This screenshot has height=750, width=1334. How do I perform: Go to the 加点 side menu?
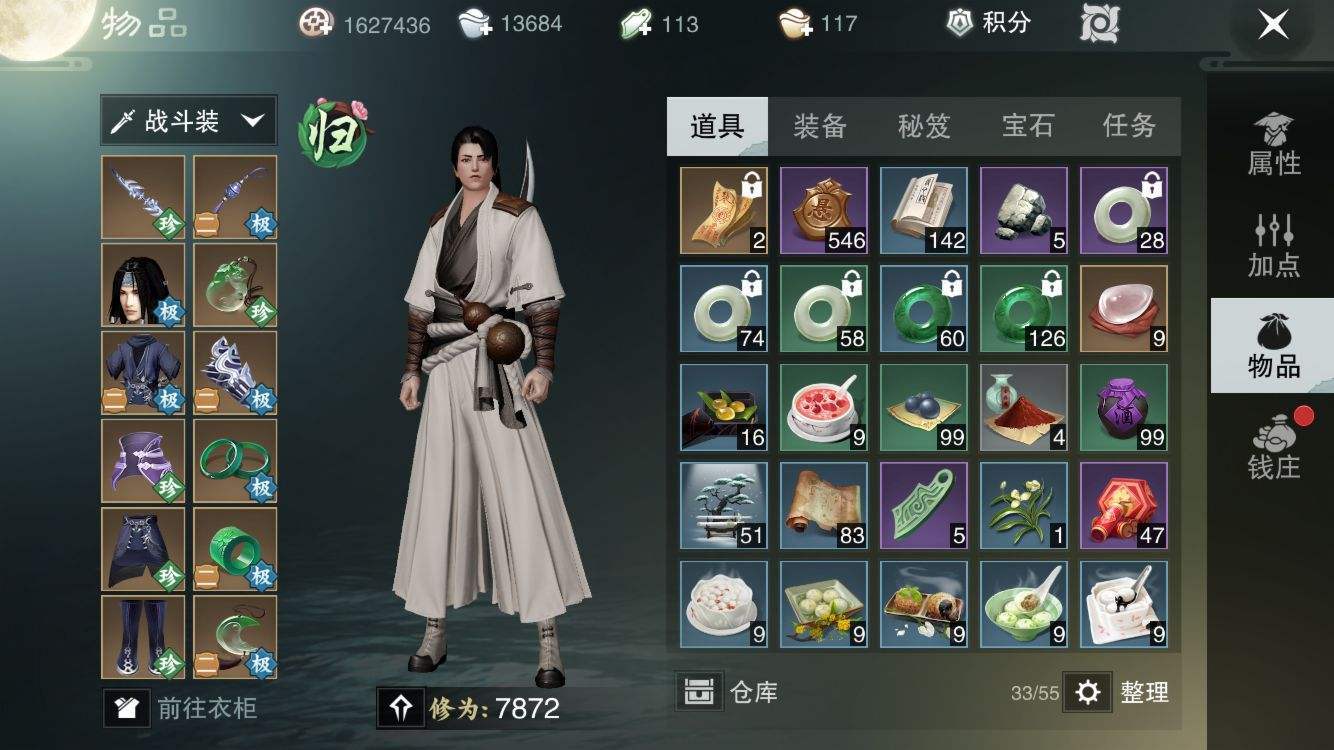1273,246
